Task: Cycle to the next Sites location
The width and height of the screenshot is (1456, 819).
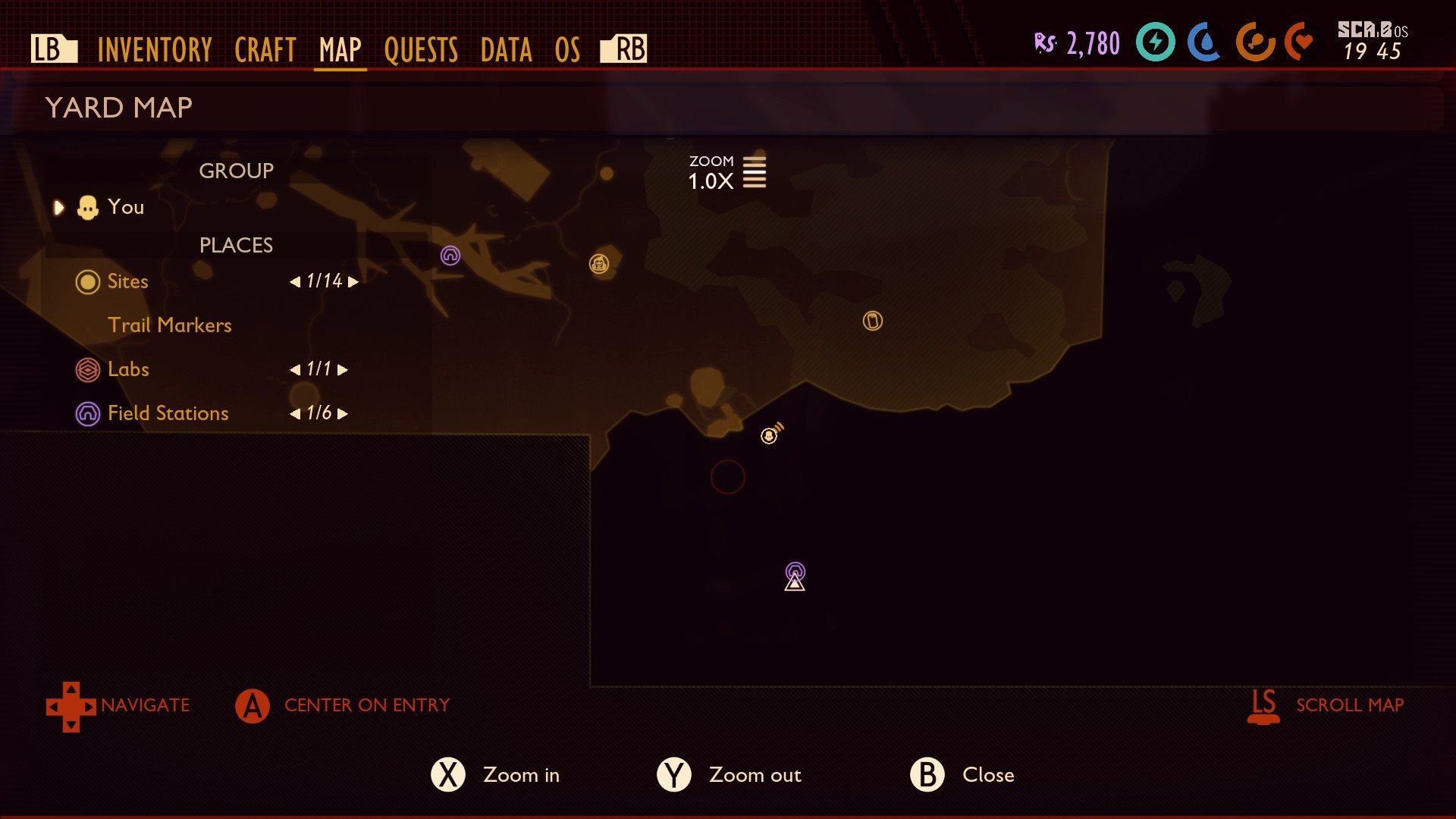Action: (353, 282)
